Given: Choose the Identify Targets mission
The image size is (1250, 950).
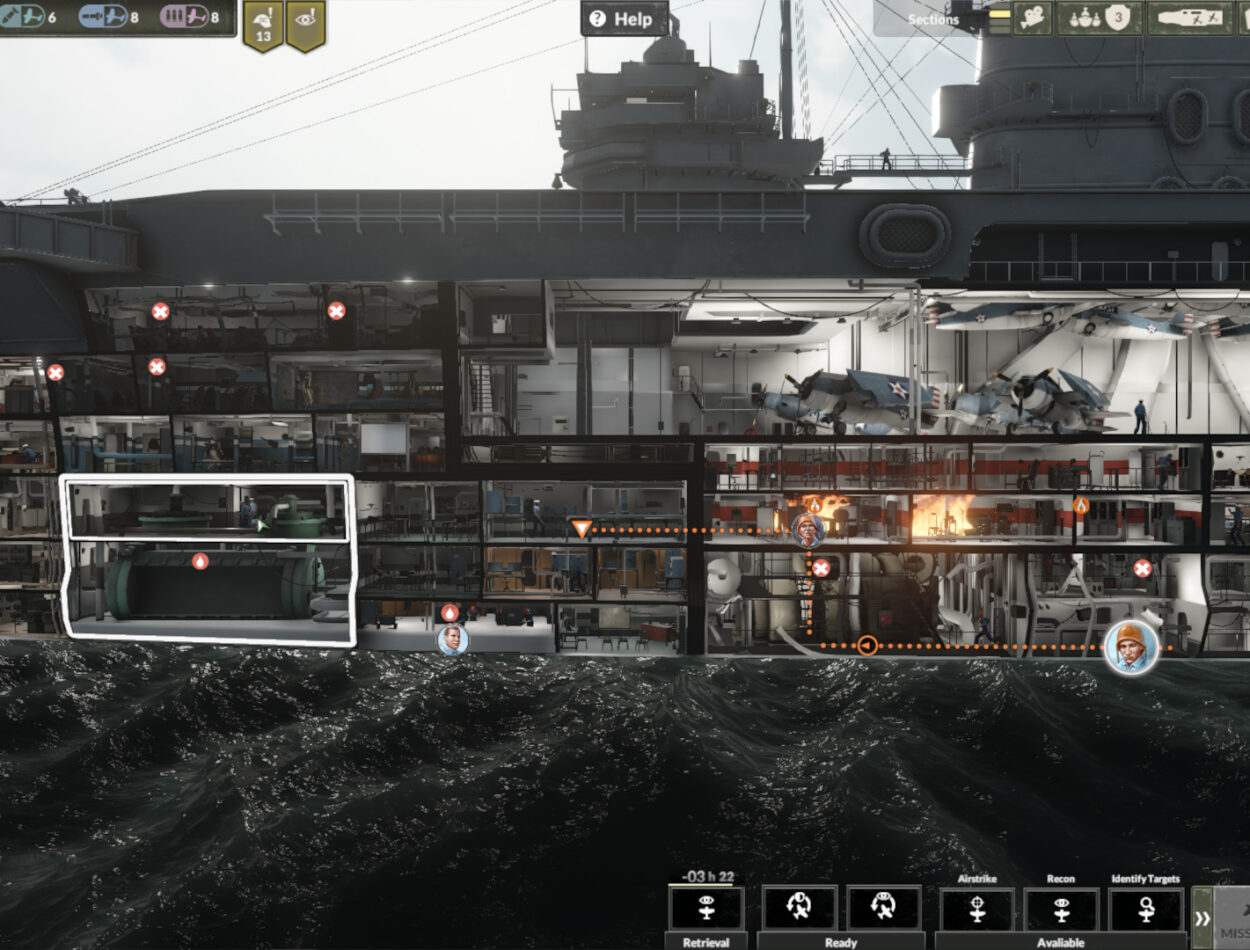Looking at the screenshot, I should click(1145, 909).
